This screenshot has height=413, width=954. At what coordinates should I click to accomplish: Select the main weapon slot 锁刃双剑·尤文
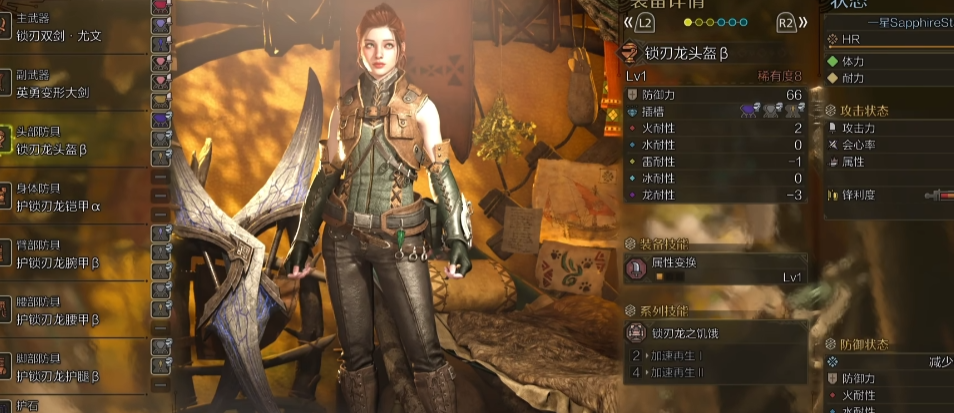tap(60, 36)
